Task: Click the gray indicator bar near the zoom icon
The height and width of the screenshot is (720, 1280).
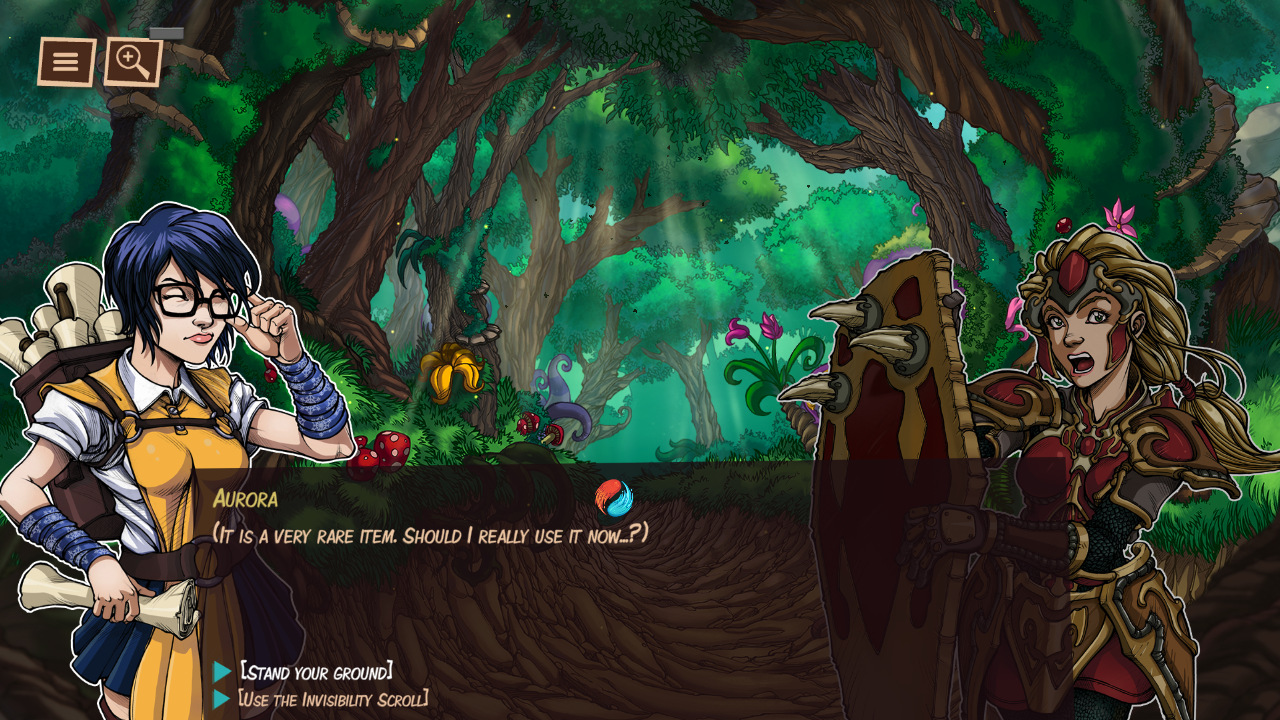Action: (166, 33)
